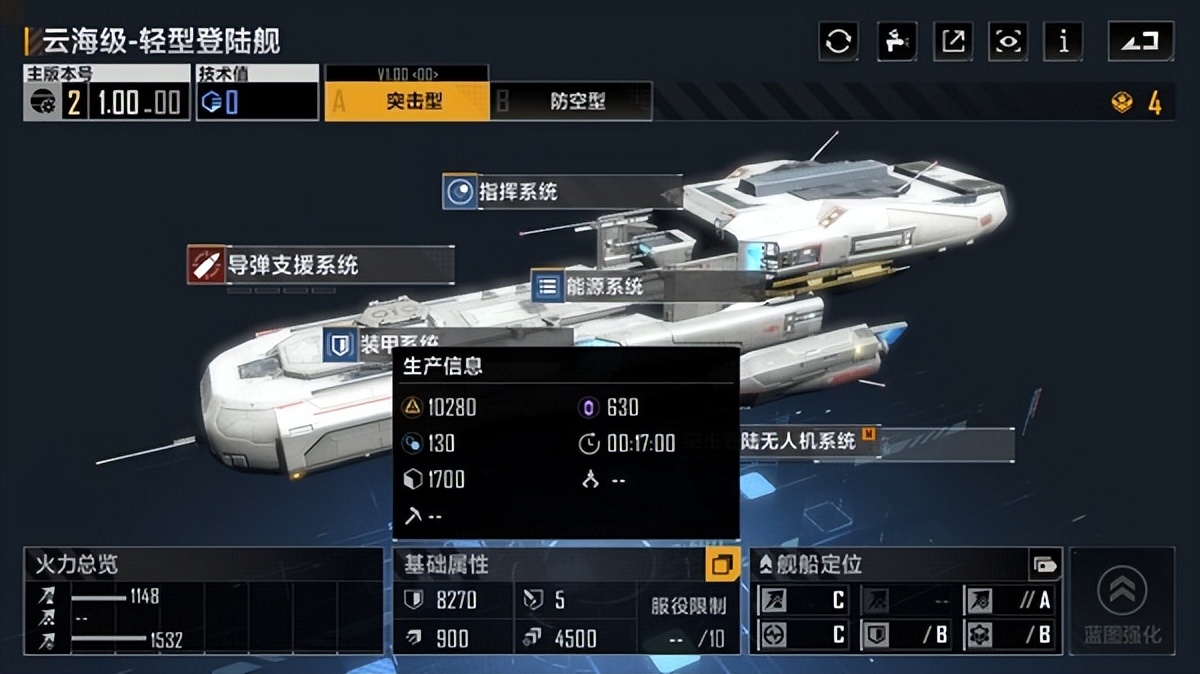Select the 装甲系统 module label

click(x=381, y=344)
